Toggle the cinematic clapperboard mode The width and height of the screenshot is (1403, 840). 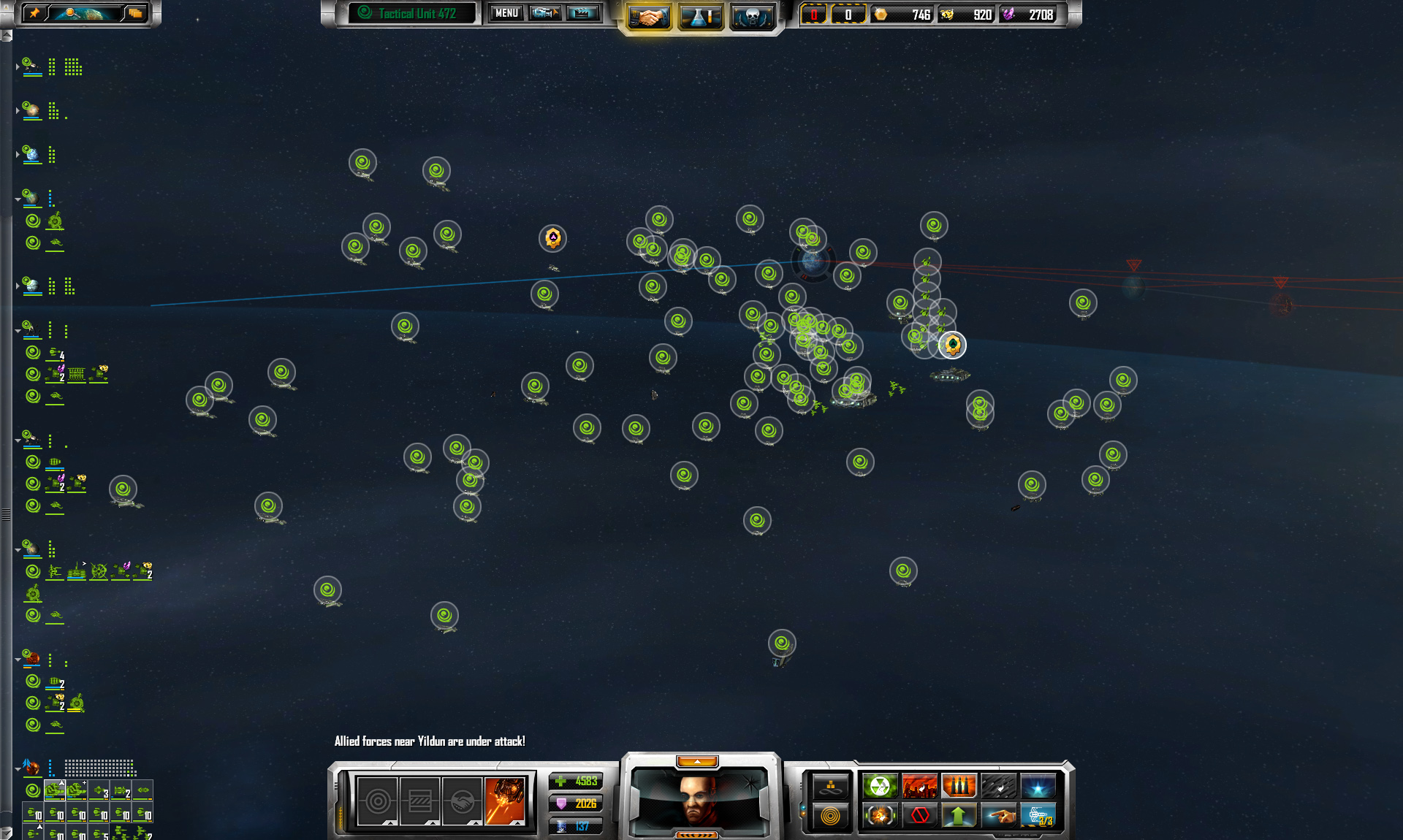pyautogui.click(x=582, y=13)
